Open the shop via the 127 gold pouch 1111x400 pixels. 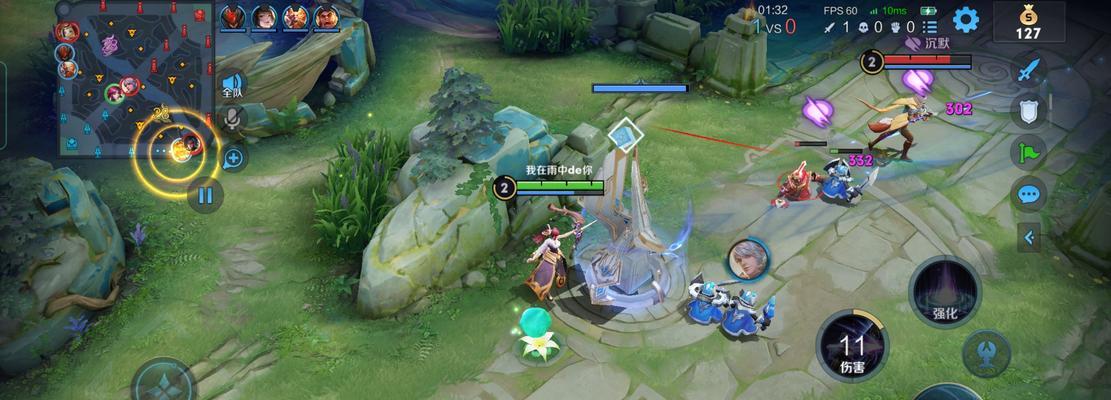(x=1028, y=21)
